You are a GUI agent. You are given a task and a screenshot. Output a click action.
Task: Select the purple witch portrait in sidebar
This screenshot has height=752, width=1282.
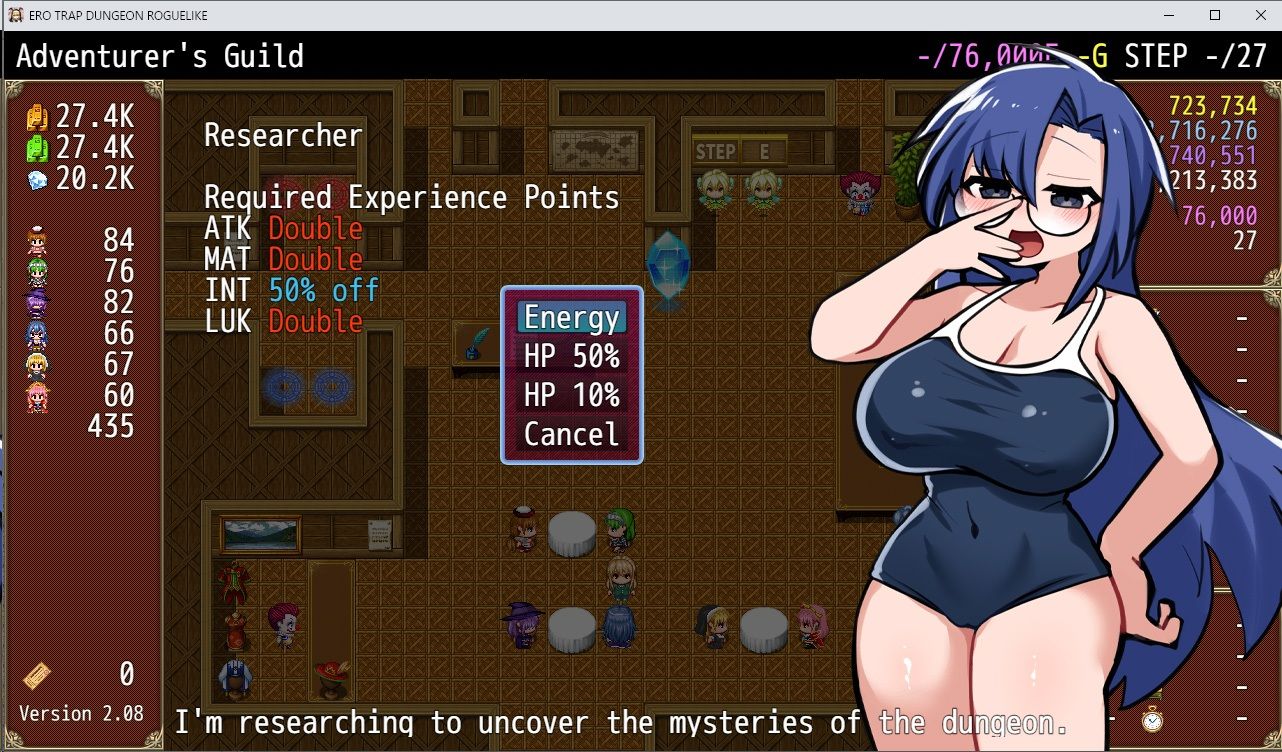point(37,304)
